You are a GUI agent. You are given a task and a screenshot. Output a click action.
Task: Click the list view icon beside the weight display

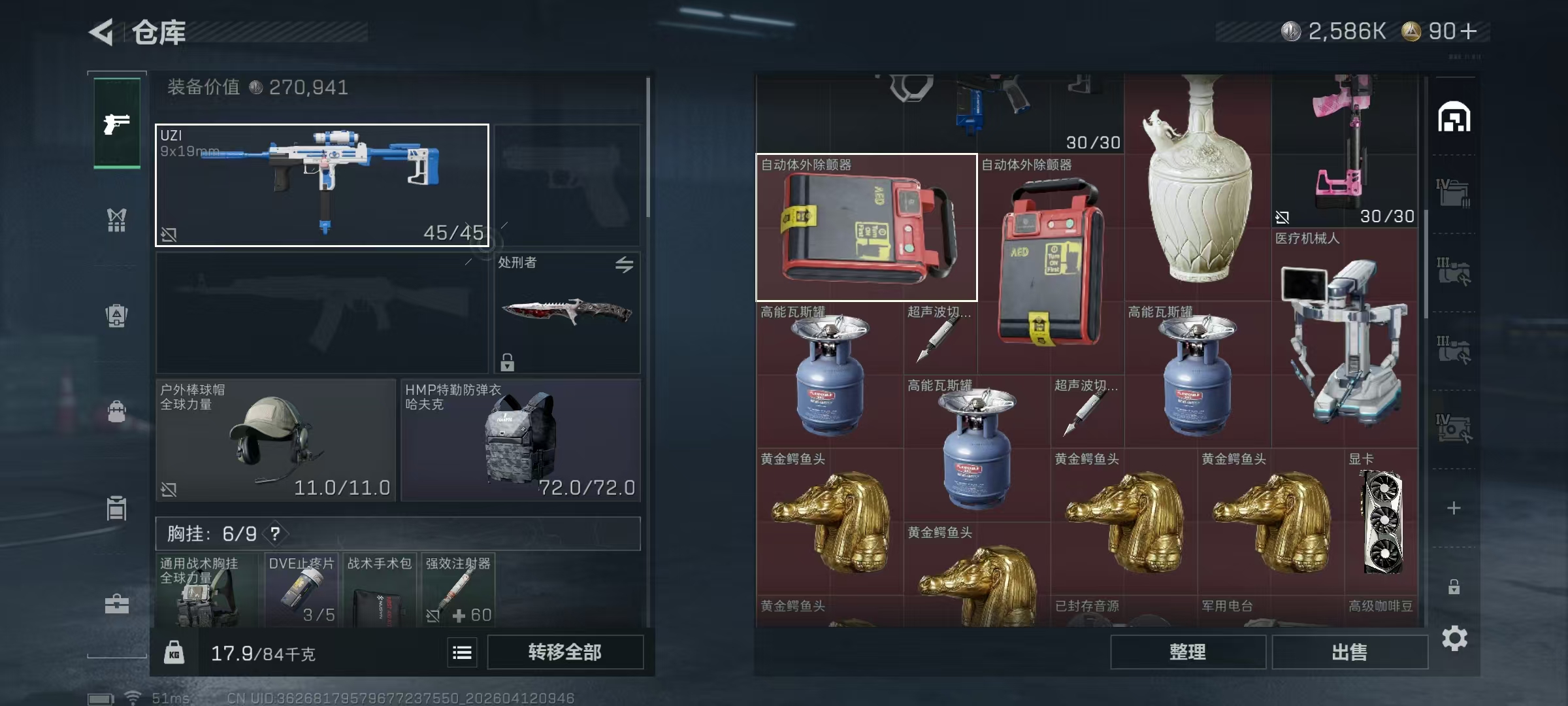pos(462,652)
